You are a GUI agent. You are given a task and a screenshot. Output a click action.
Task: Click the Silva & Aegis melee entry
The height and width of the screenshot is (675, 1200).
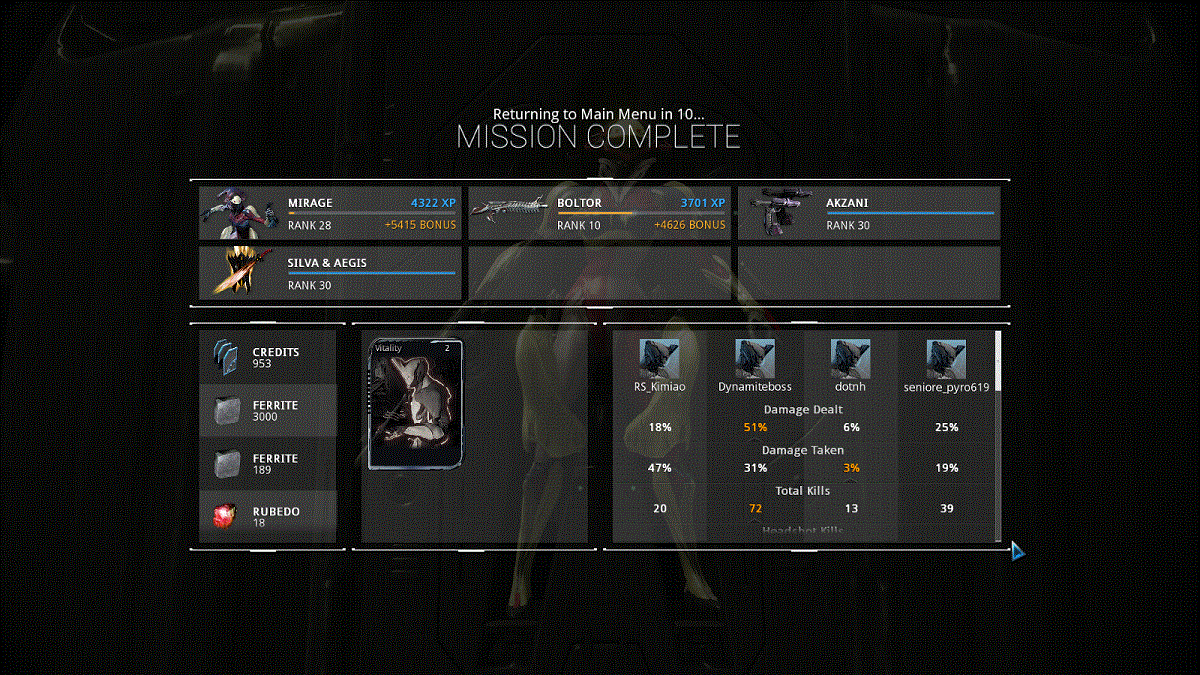(x=330, y=273)
